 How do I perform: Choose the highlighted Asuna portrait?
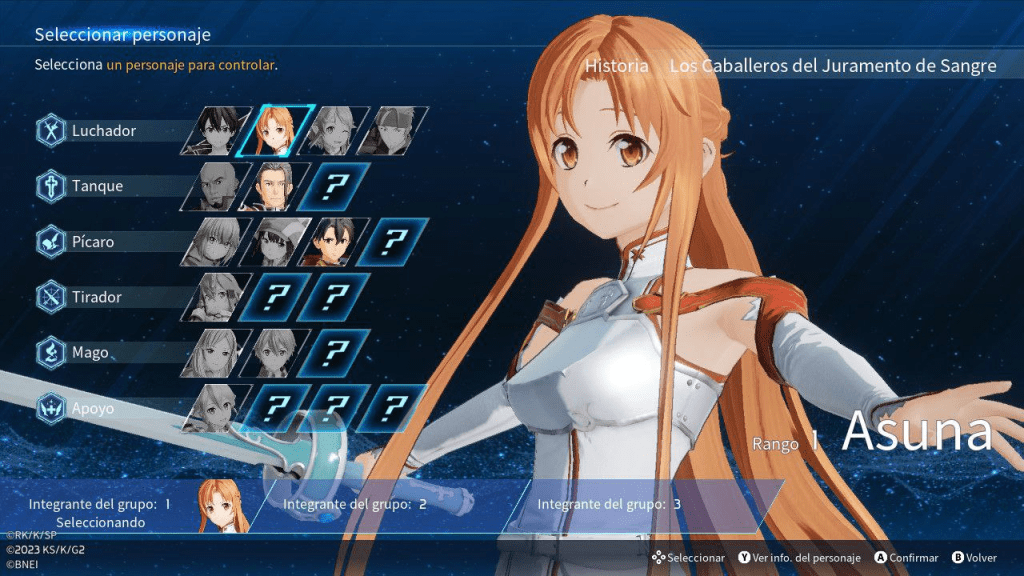[x=276, y=130]
